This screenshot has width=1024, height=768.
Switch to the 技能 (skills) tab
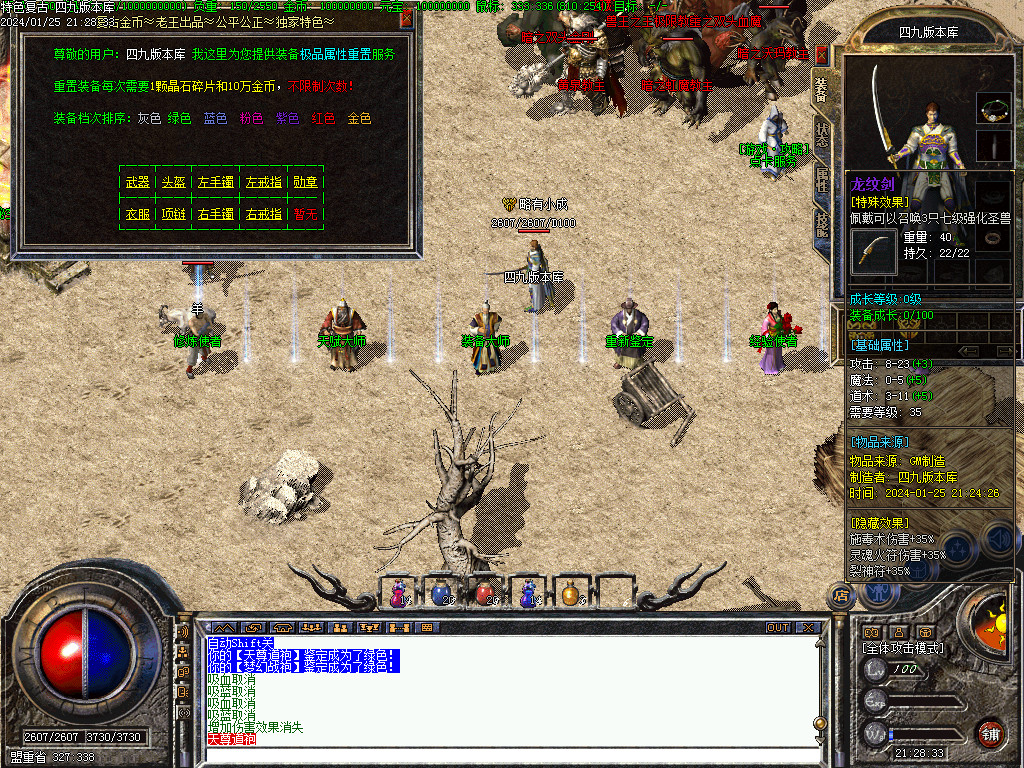point(821,223)
